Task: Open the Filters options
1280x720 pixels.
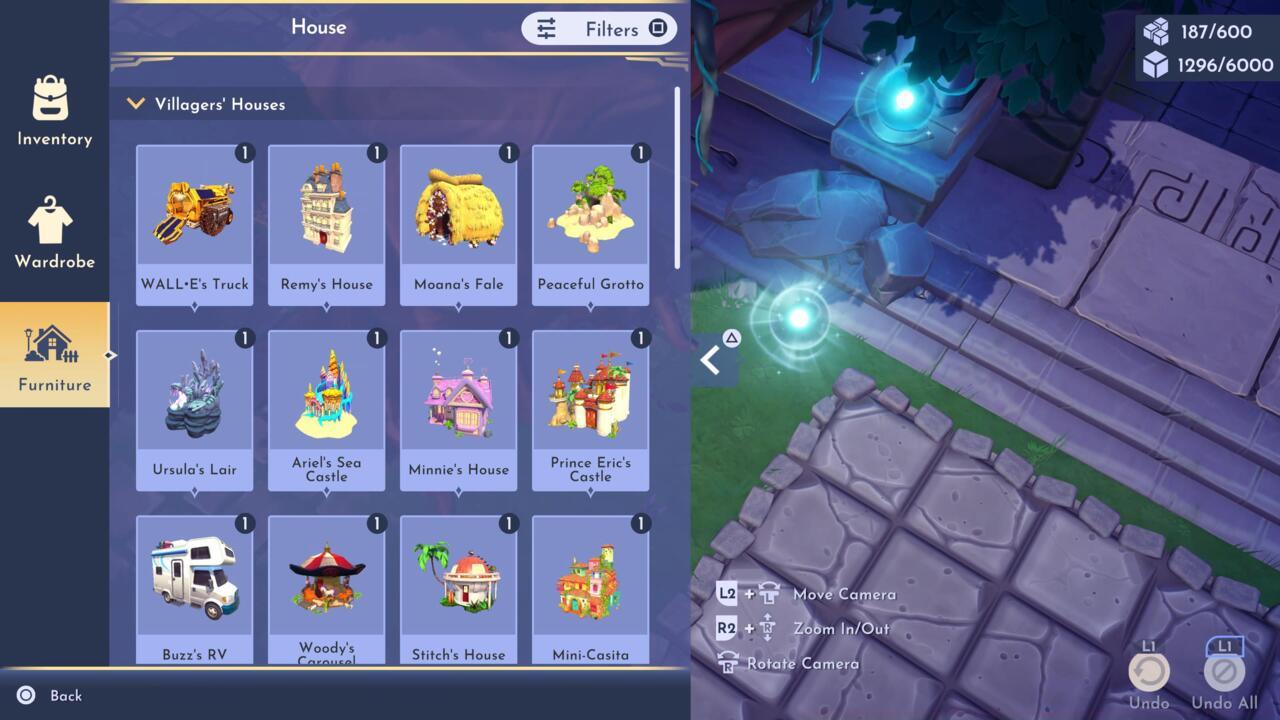Action: coord(599,29)
